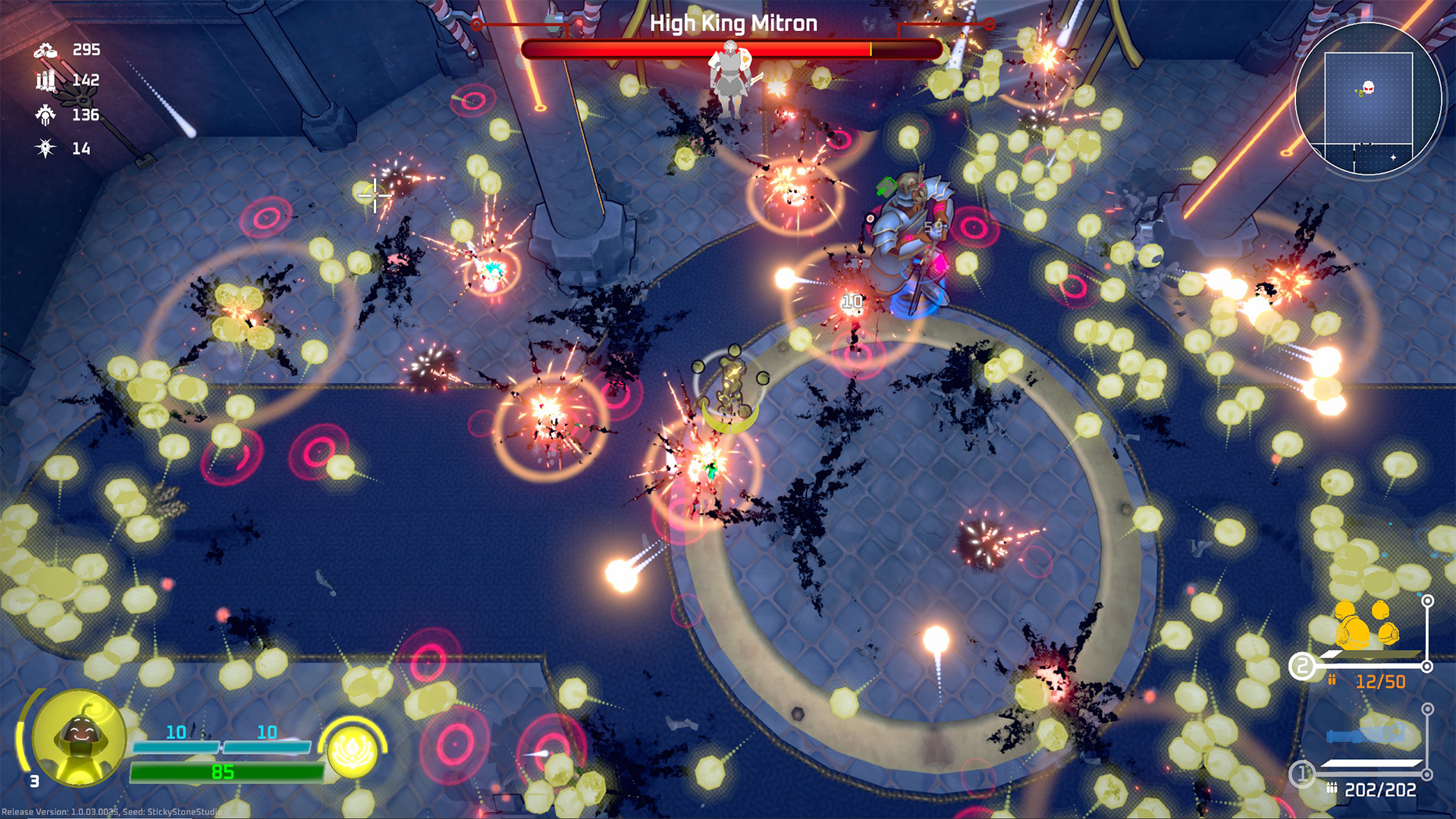Image resolution: width=1456 pixels, height=819 pixels.
Task: Activate the yellow lotus ability icon
Action: coord(353,754)
